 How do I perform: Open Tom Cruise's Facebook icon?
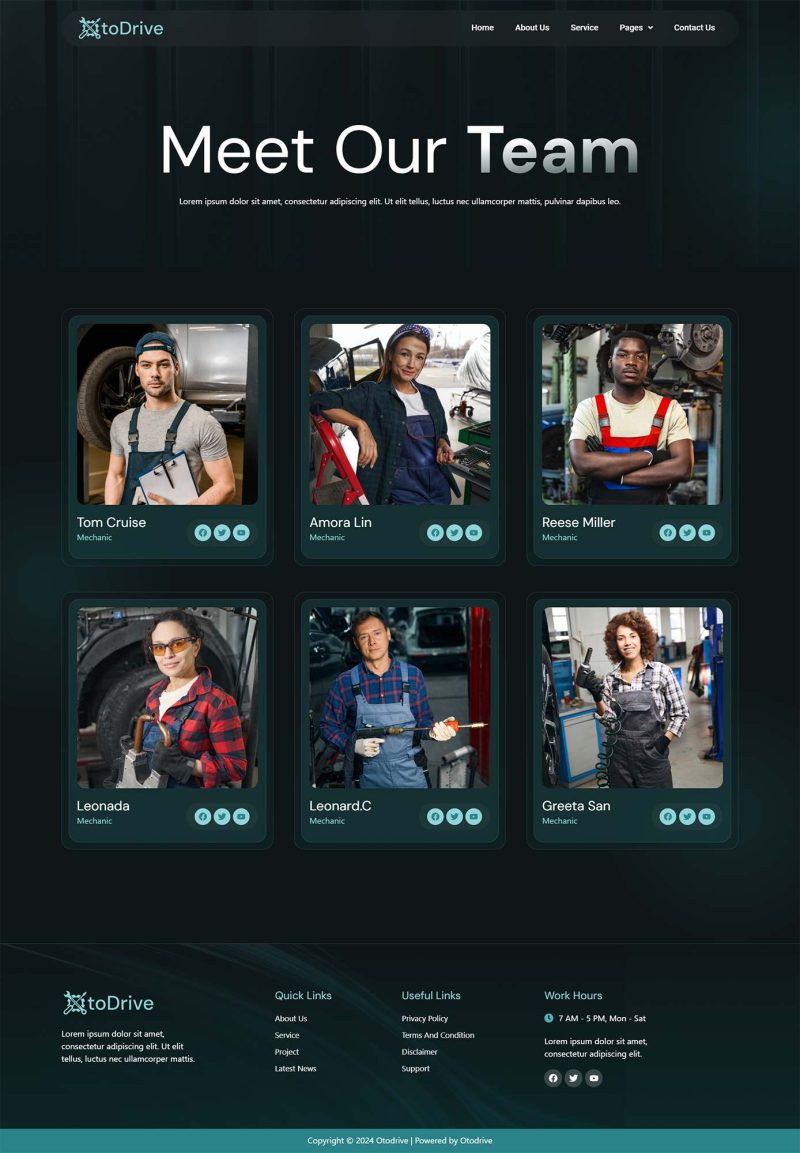coord(203,533)
